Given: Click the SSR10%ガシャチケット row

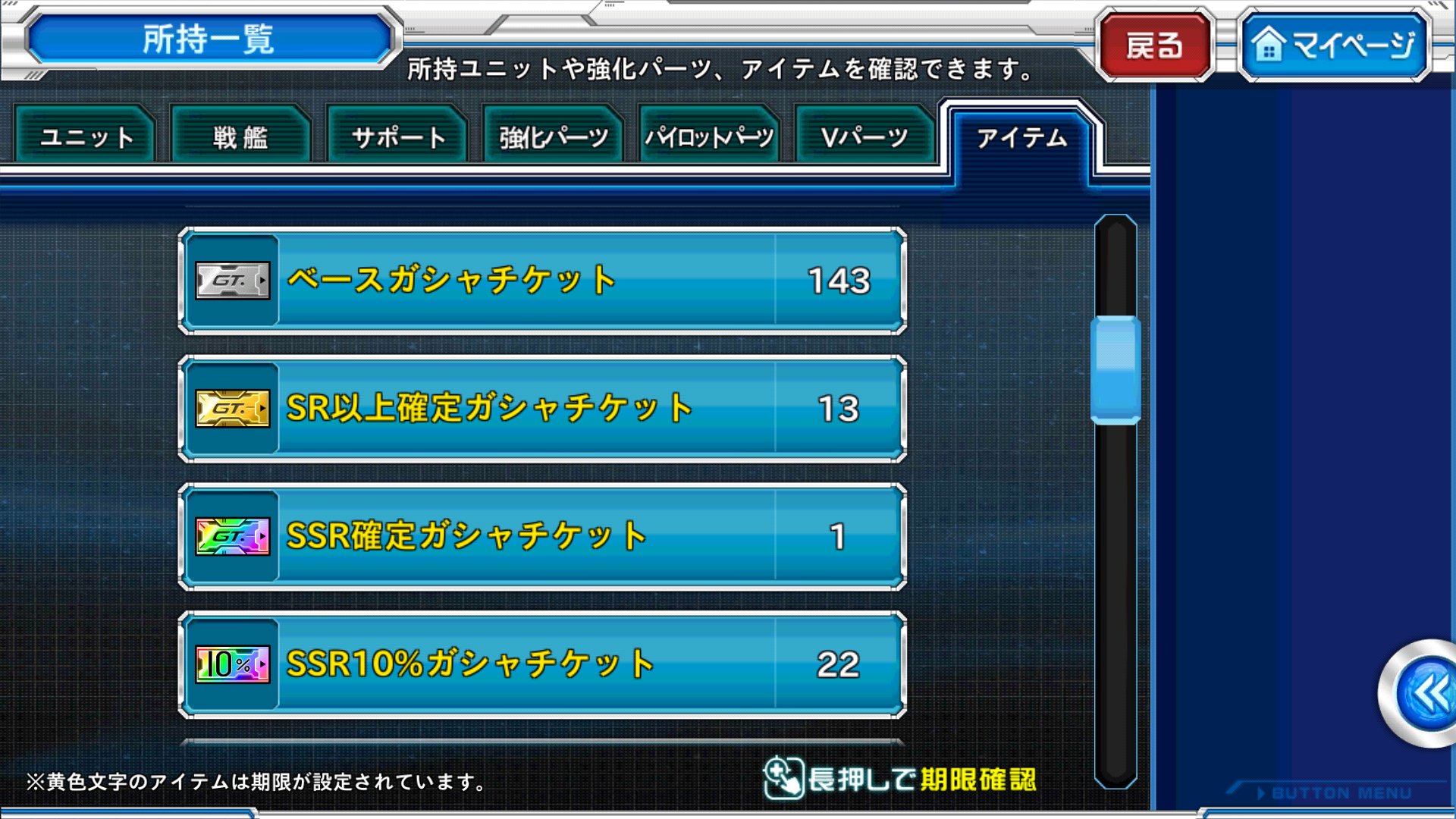Looking at the screenshot, I should [542, 664].
